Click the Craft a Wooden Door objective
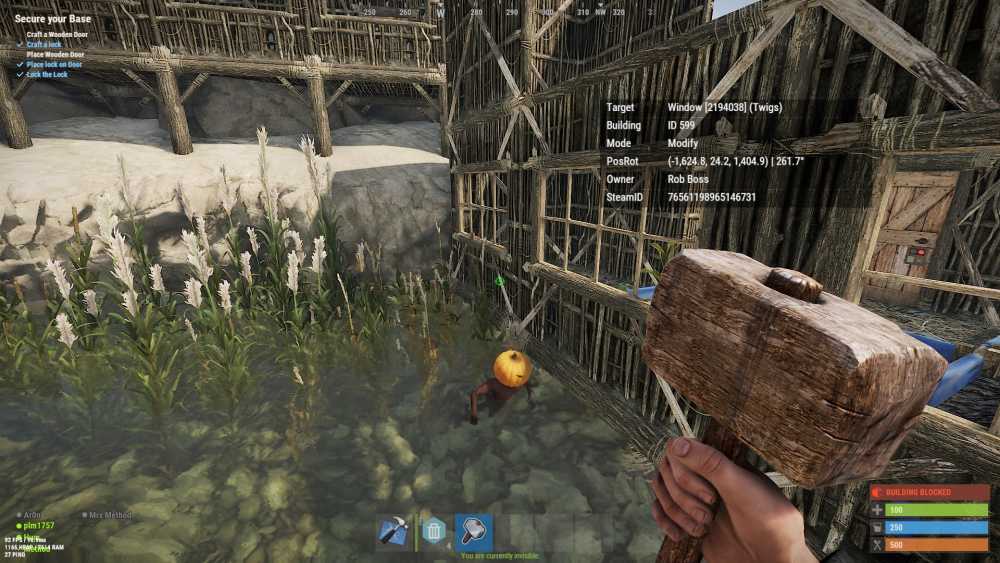Image resolution: width=1000 pixels, height=563 pixels. (55, 35)
